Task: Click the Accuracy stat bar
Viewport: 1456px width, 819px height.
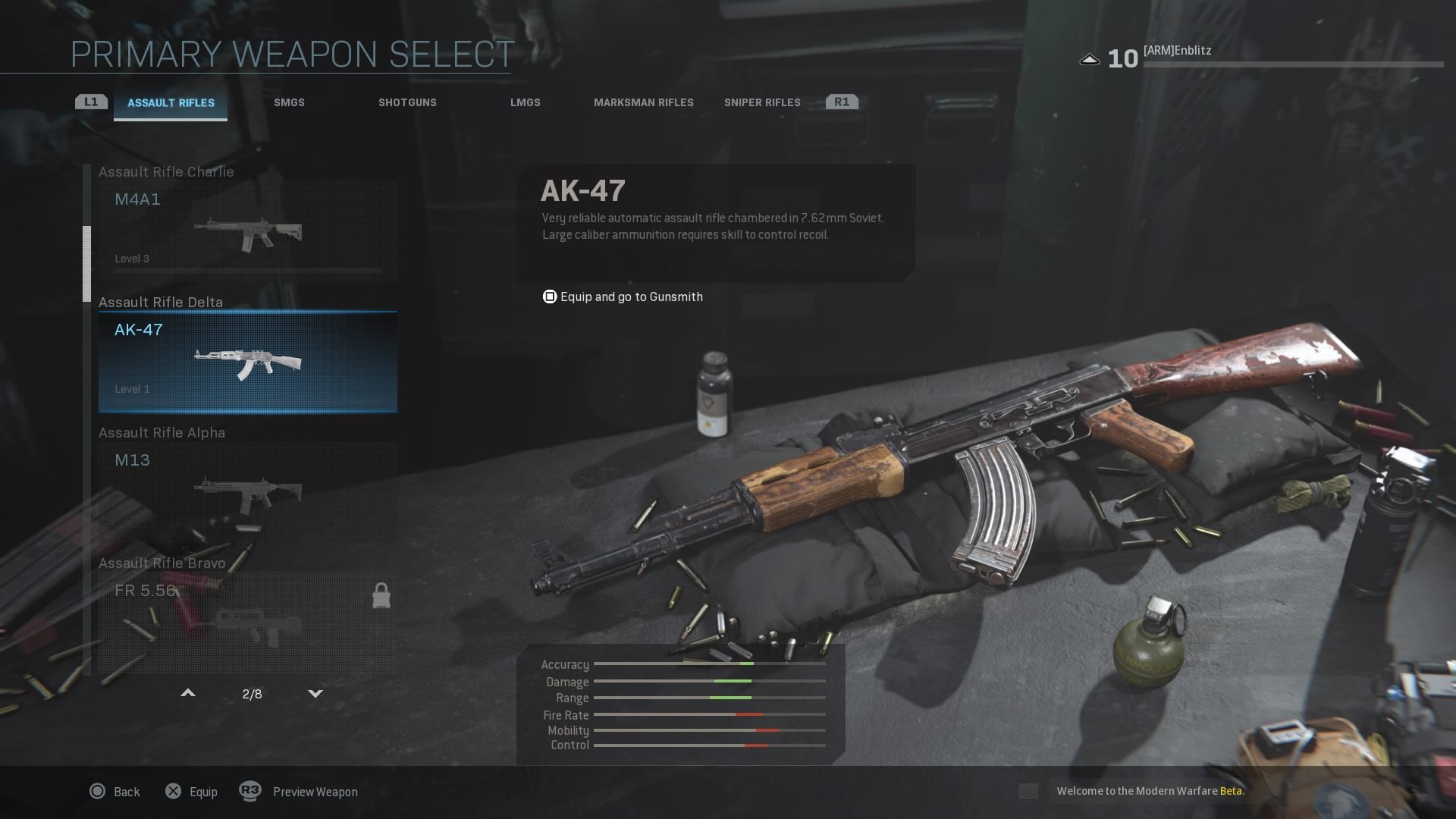Action: pos(709,665)
